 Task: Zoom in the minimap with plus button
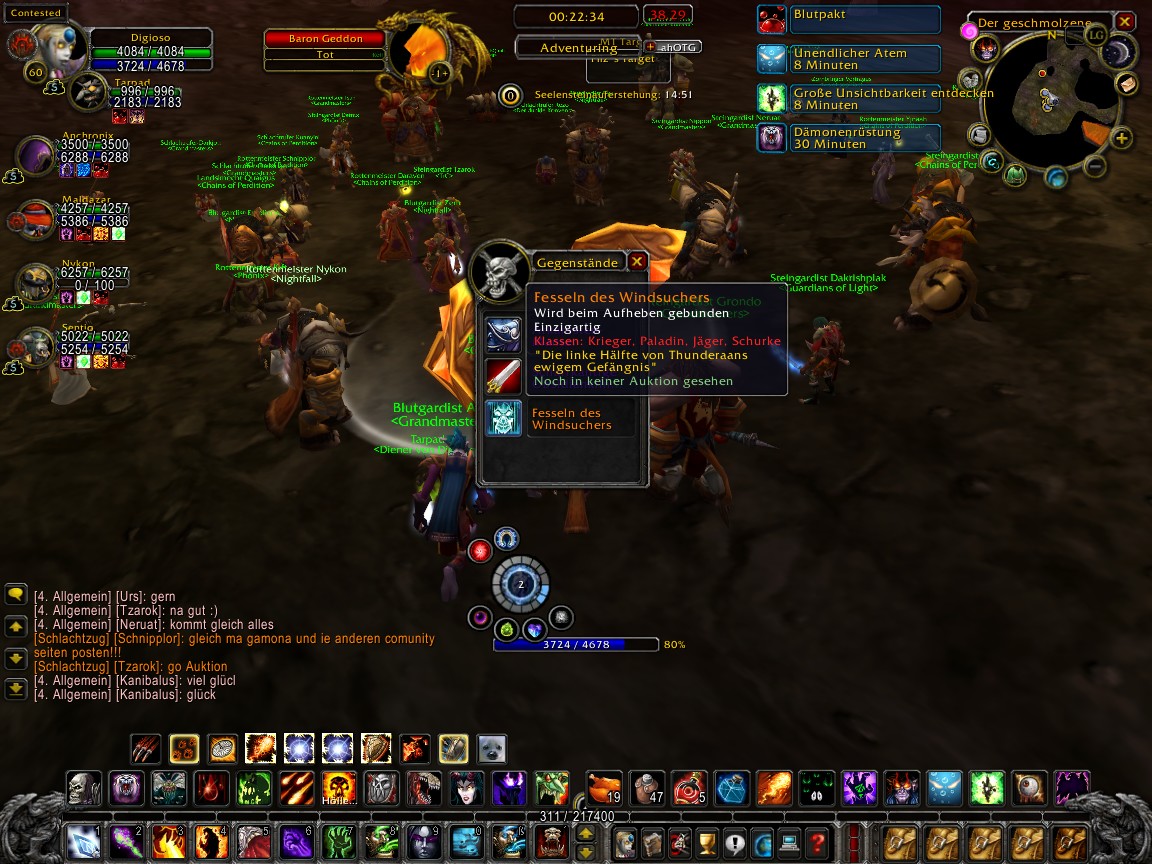point(1122,139)
